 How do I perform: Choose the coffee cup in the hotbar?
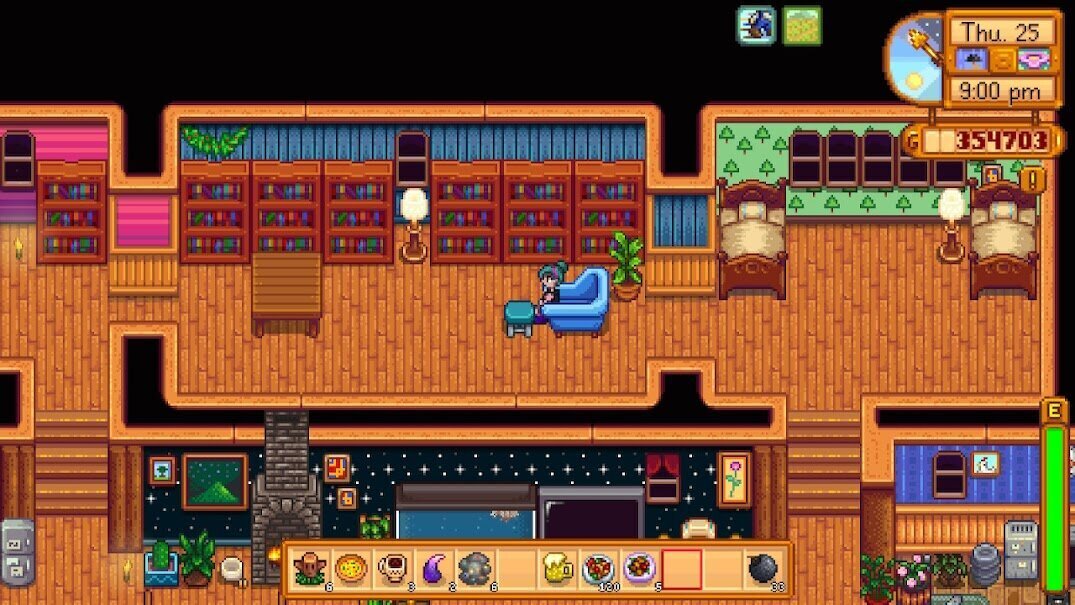coord(392,569)
